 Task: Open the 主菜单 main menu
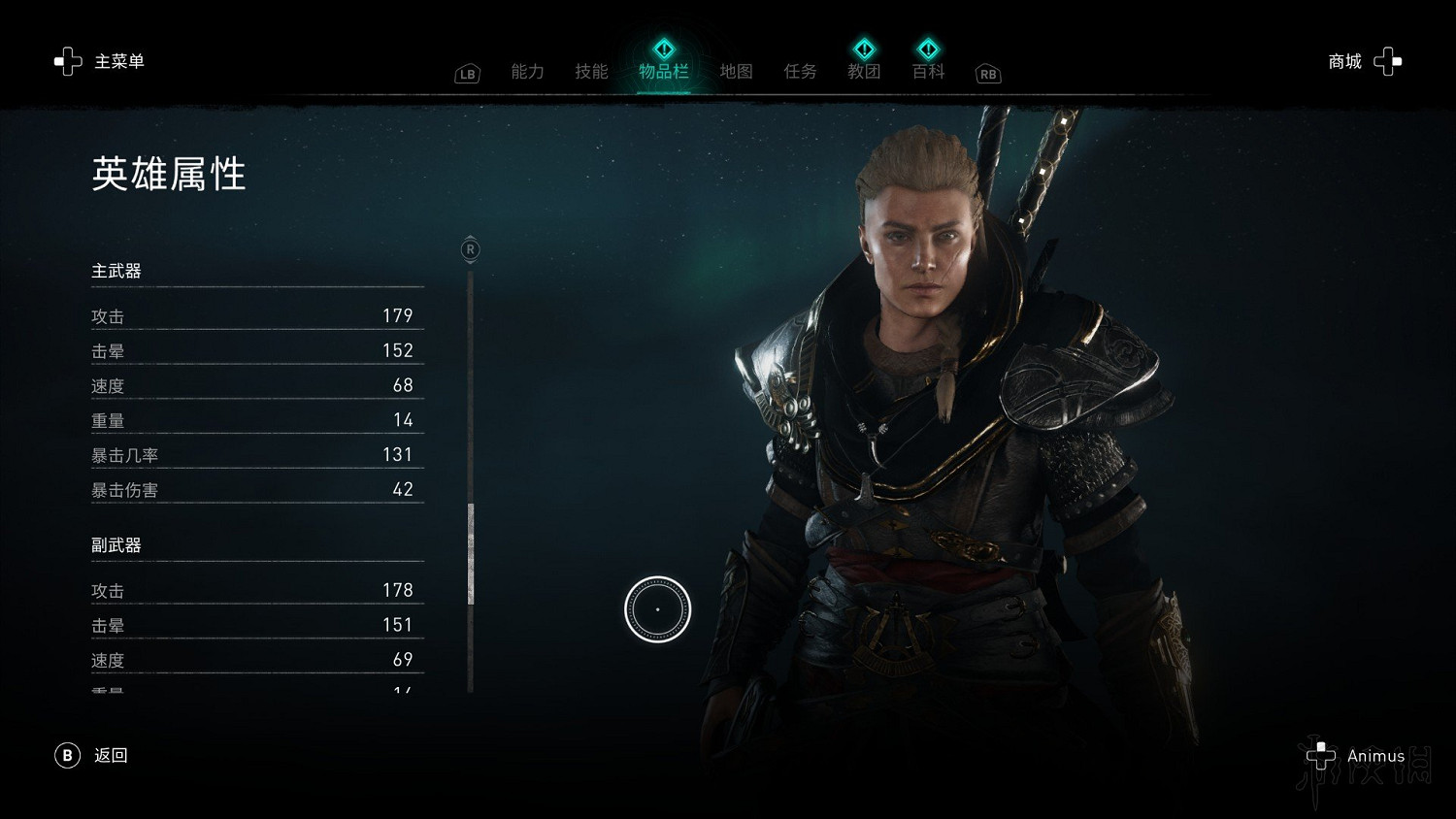(x=99, y=62)
